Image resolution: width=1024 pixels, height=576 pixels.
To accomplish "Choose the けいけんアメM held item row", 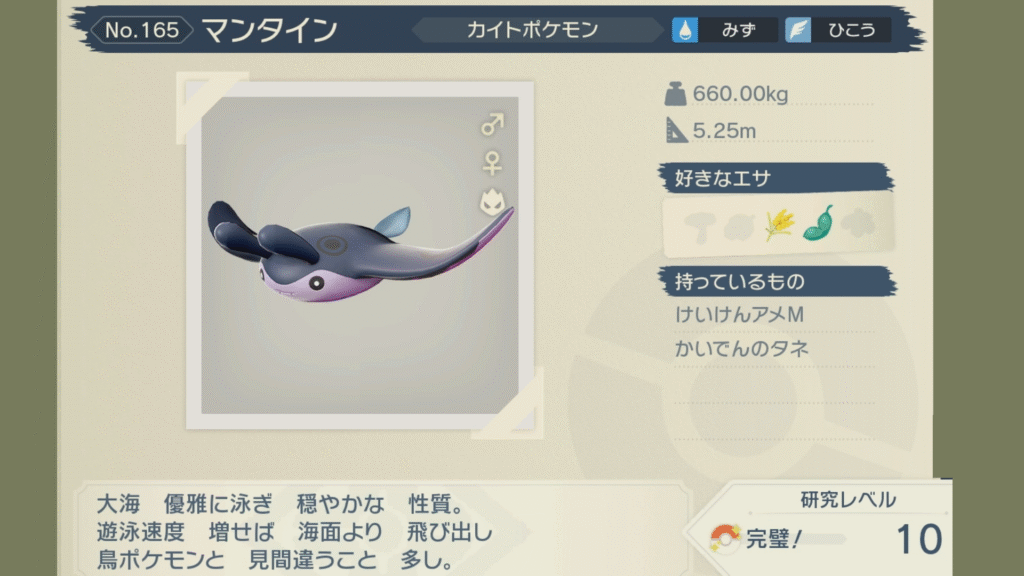I will pyautogui.click(x=740, y=316).
